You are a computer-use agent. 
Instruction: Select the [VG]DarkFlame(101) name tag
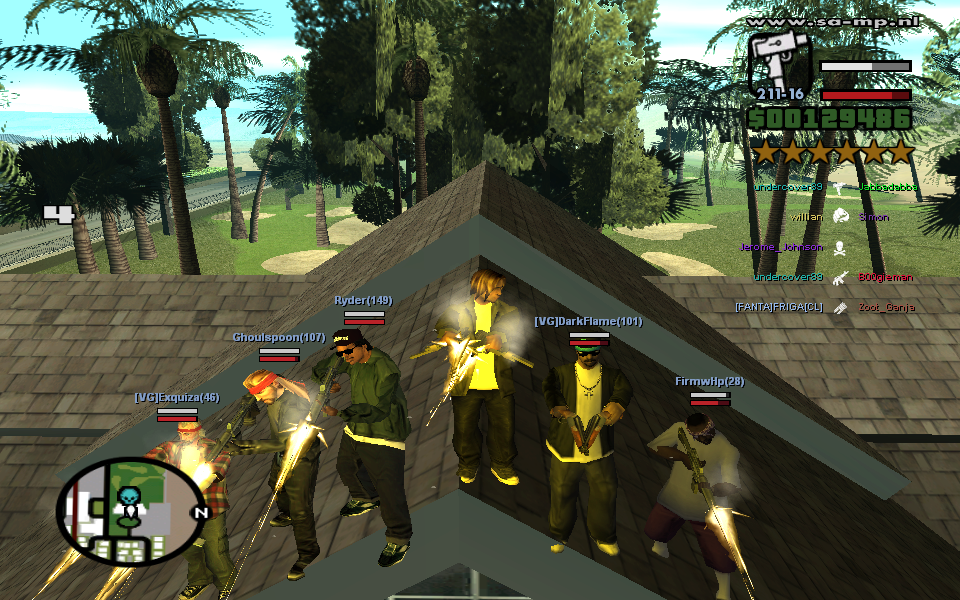(x=588, y=321)
